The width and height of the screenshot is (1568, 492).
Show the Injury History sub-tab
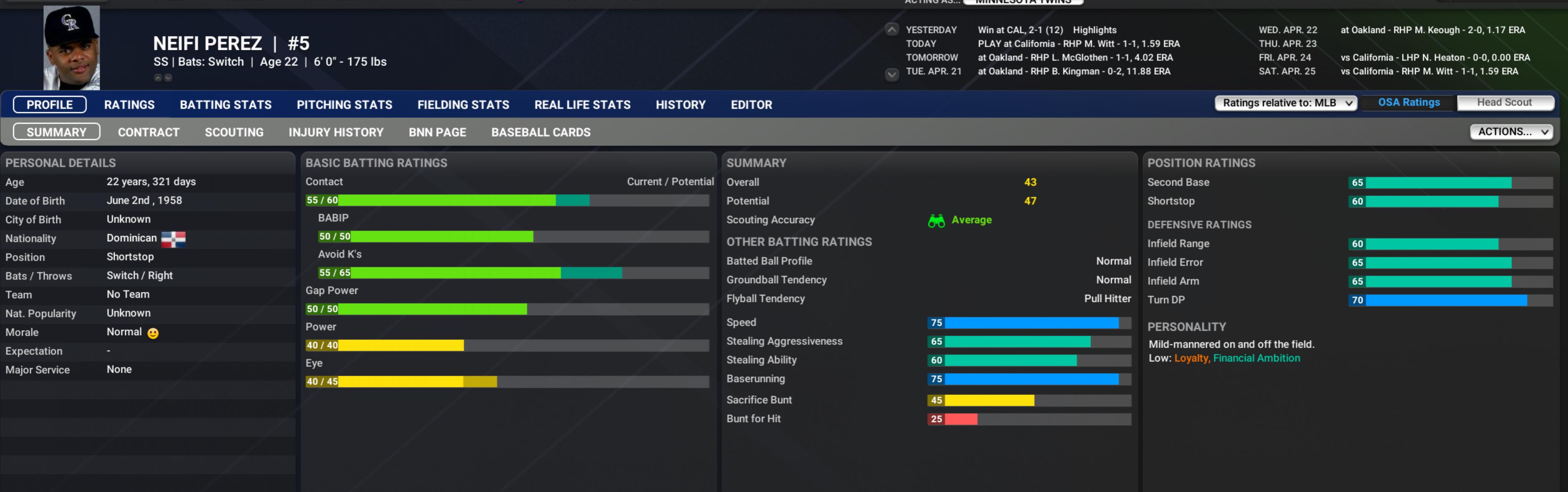[x=335, y=132]
